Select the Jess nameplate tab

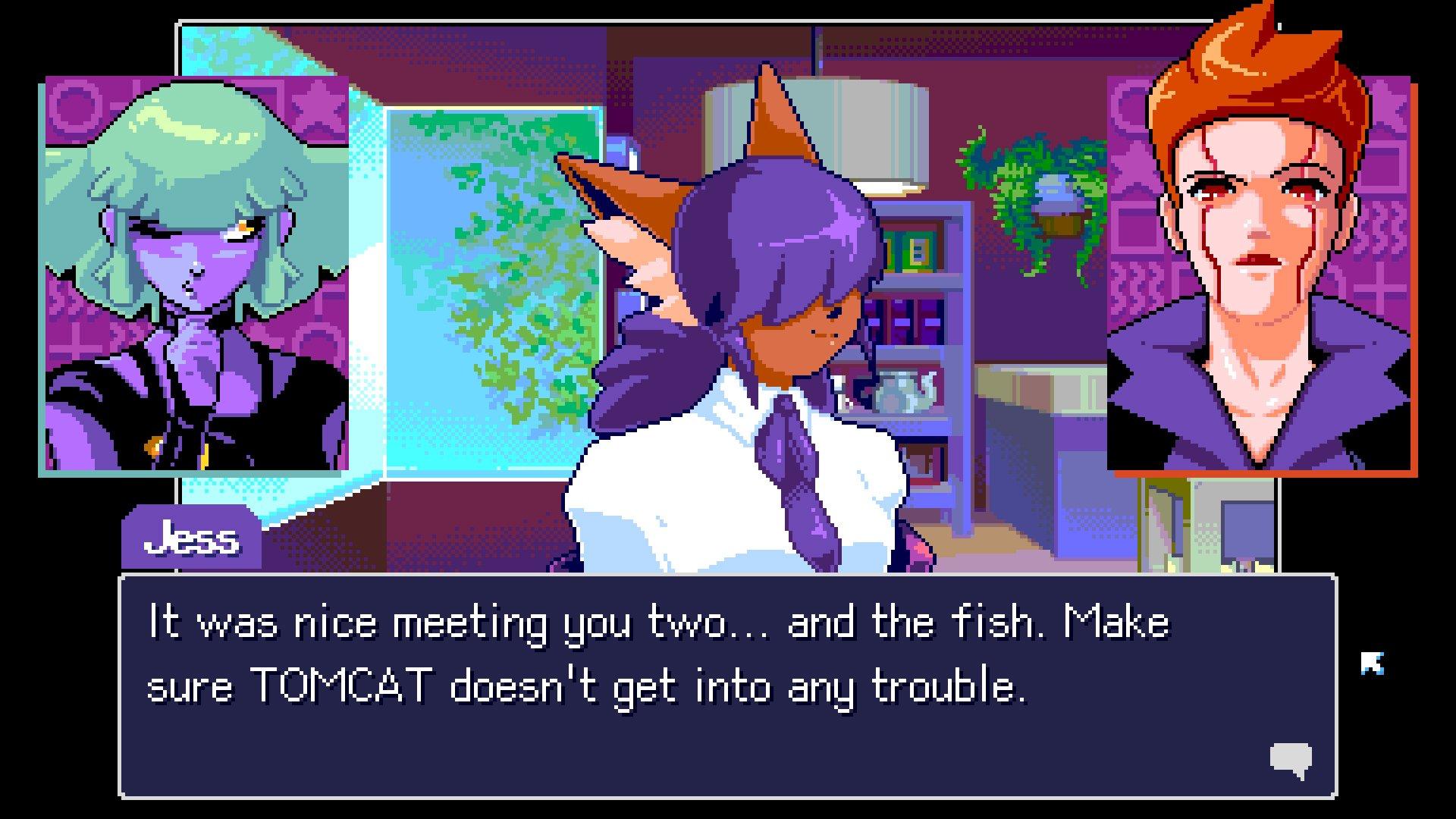(190, 538)
